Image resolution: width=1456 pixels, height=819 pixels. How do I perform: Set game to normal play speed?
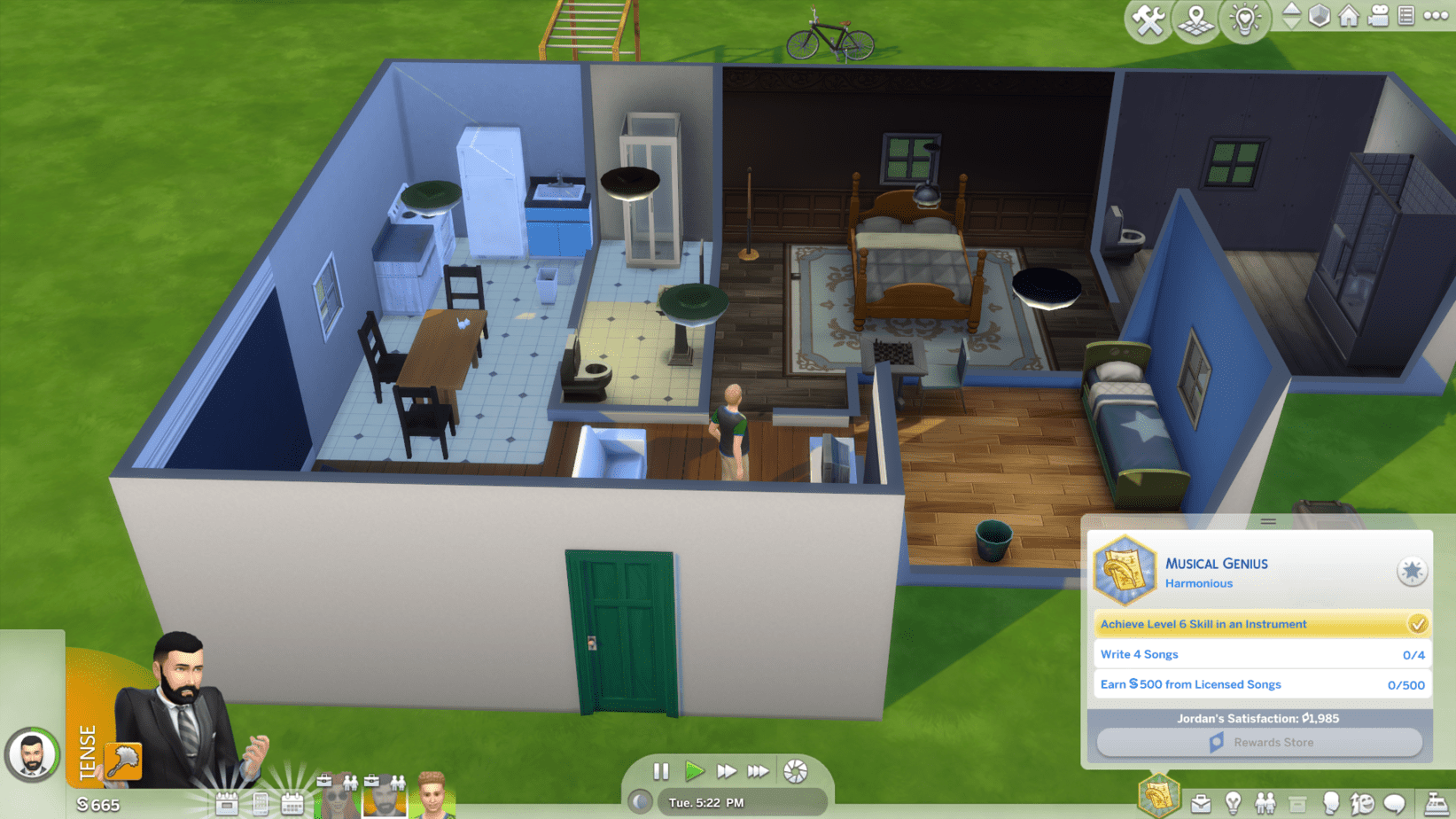point(694,771)
